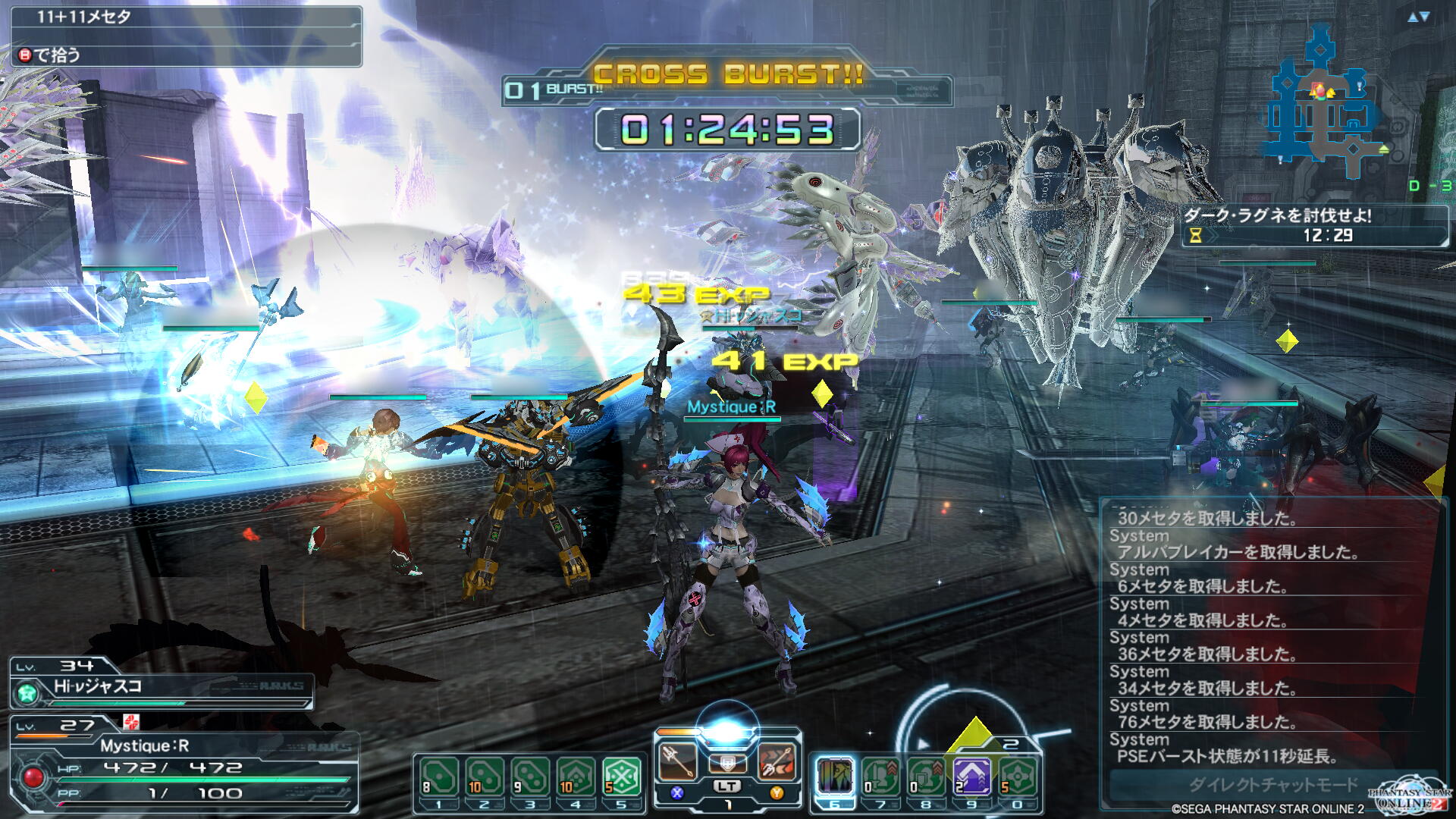1456x819 pixels.
Task: Use the item in subpalette slot 3
Action: pyautogui.click(x=530, y=778)
